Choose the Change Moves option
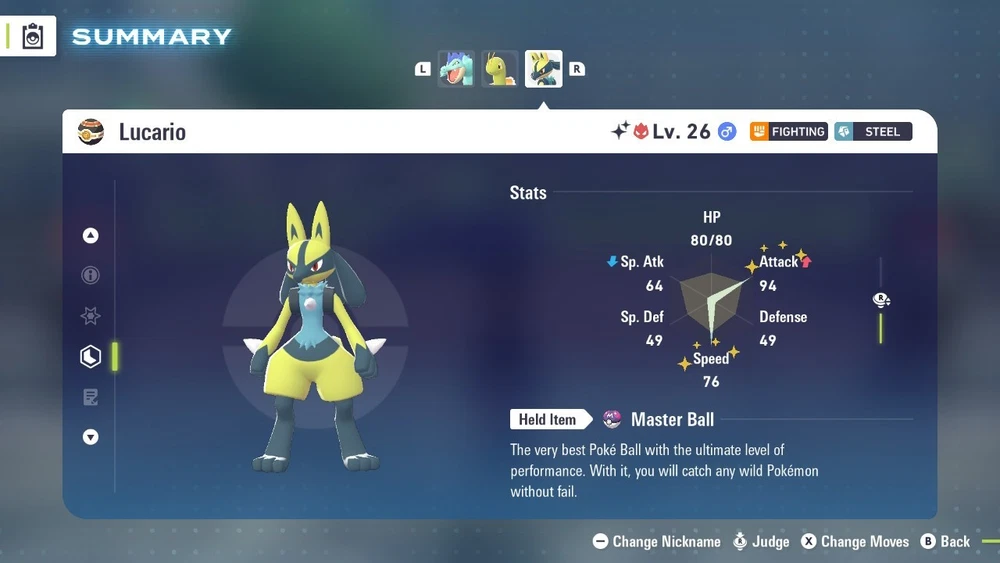Viewport: 1000px width, 563px height. point(855,542)
